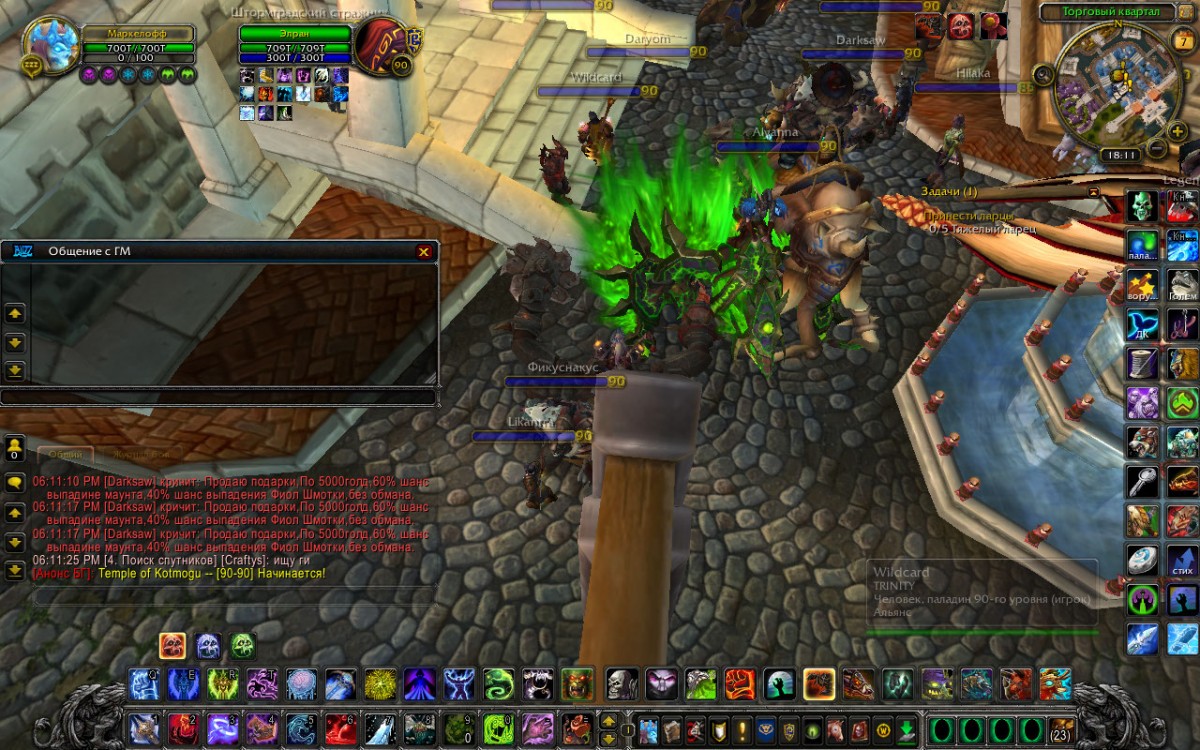Image resolution: width=1200 pixels, height=750 pixels.
Task: Select the Принести ларцы quest entry
Action: click(968, 215)
